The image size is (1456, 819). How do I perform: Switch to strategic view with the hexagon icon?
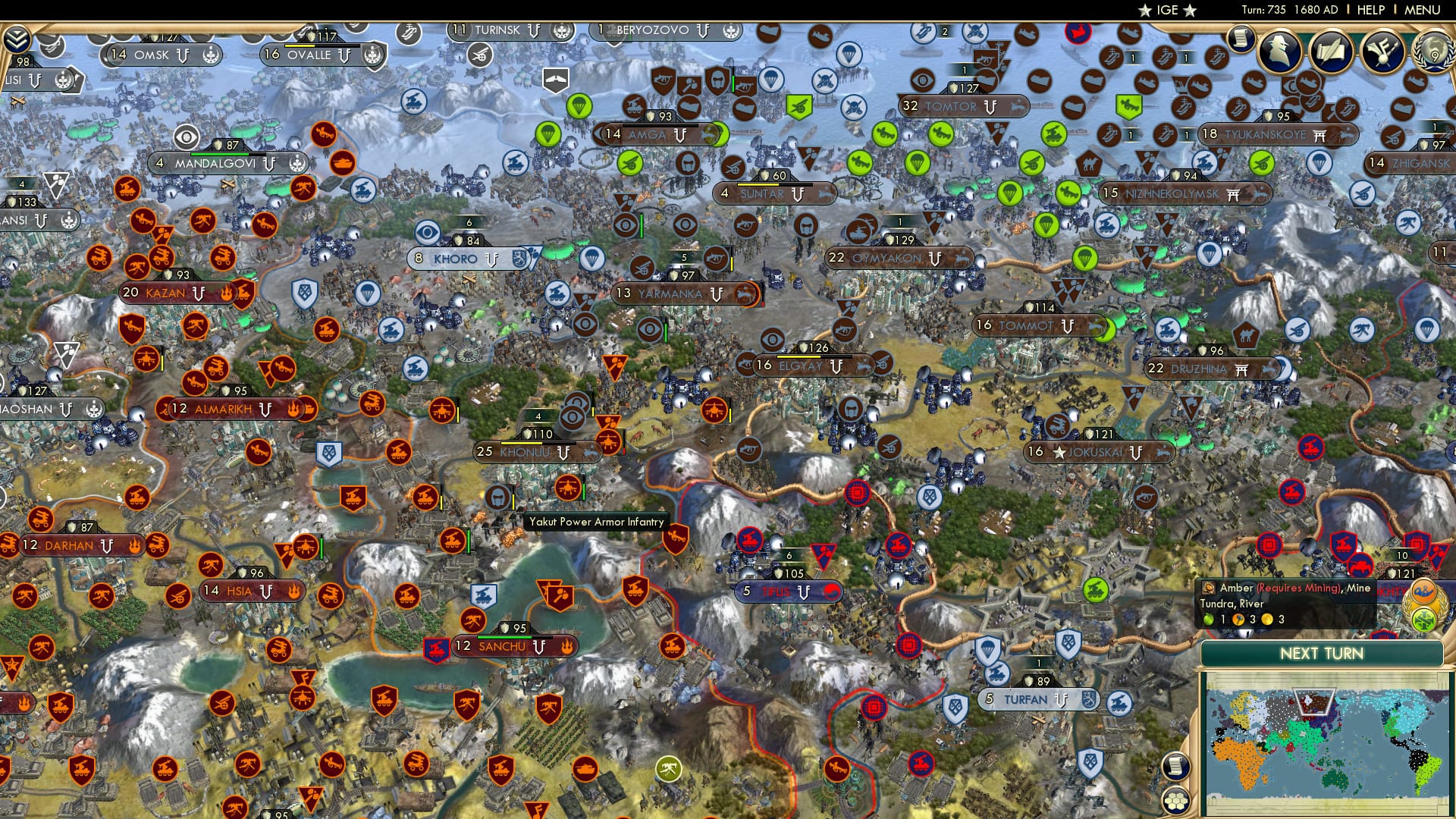point(1177,799)
